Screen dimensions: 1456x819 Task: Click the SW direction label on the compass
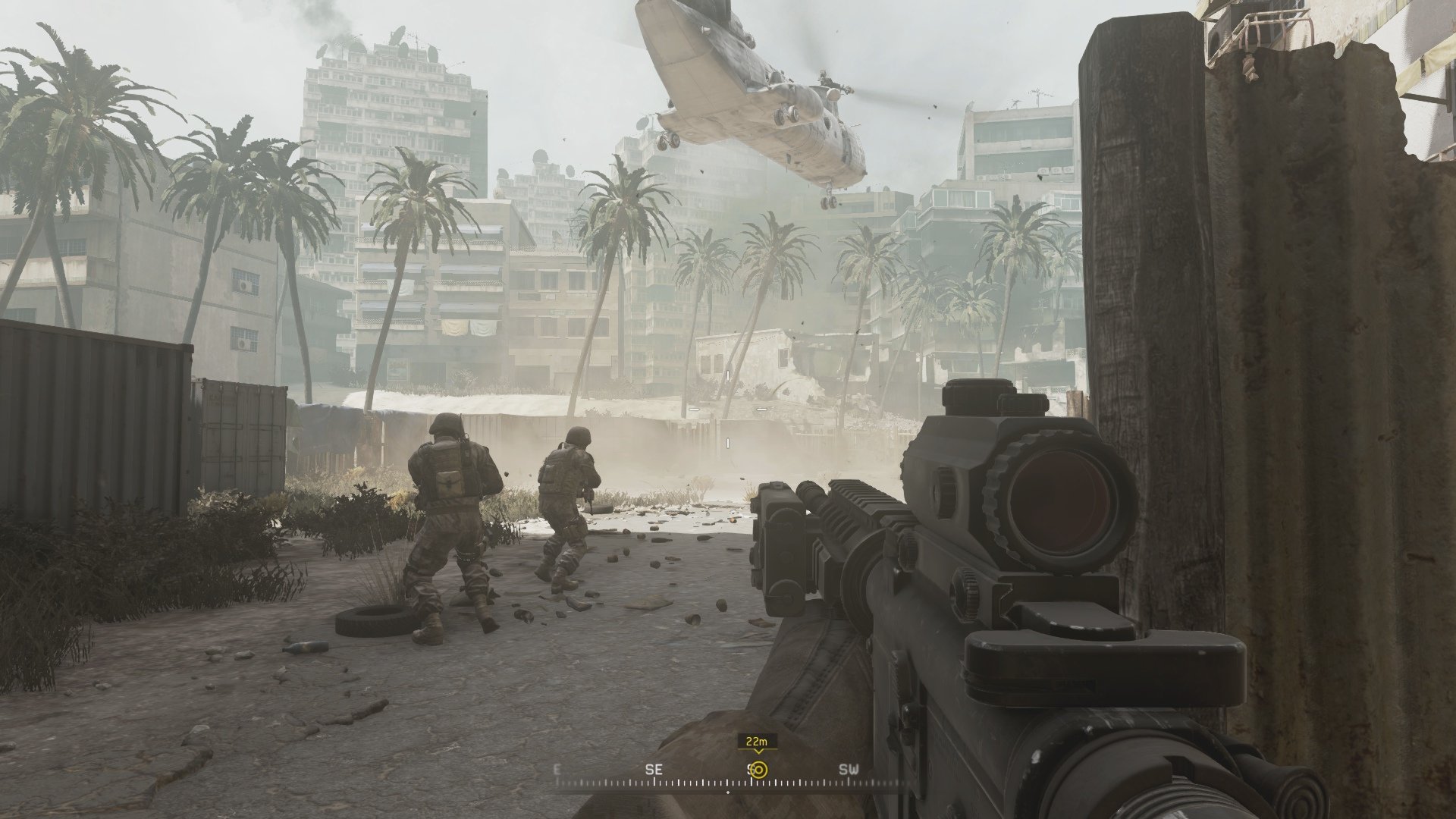pyautogui.click(x=849, y=768)
